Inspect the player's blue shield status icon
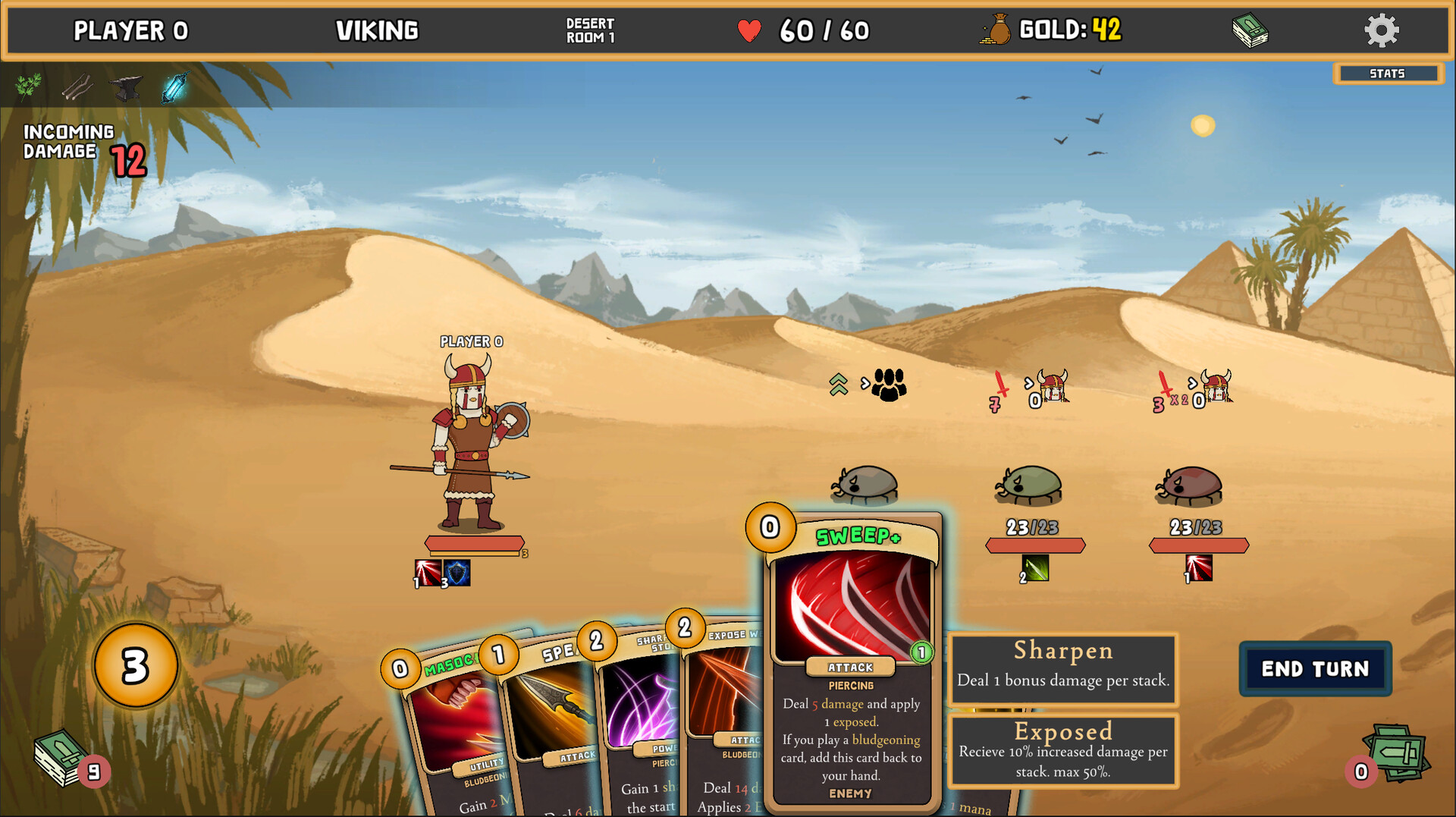Viewport: 1456px width, 817px height. coord(457,573)
